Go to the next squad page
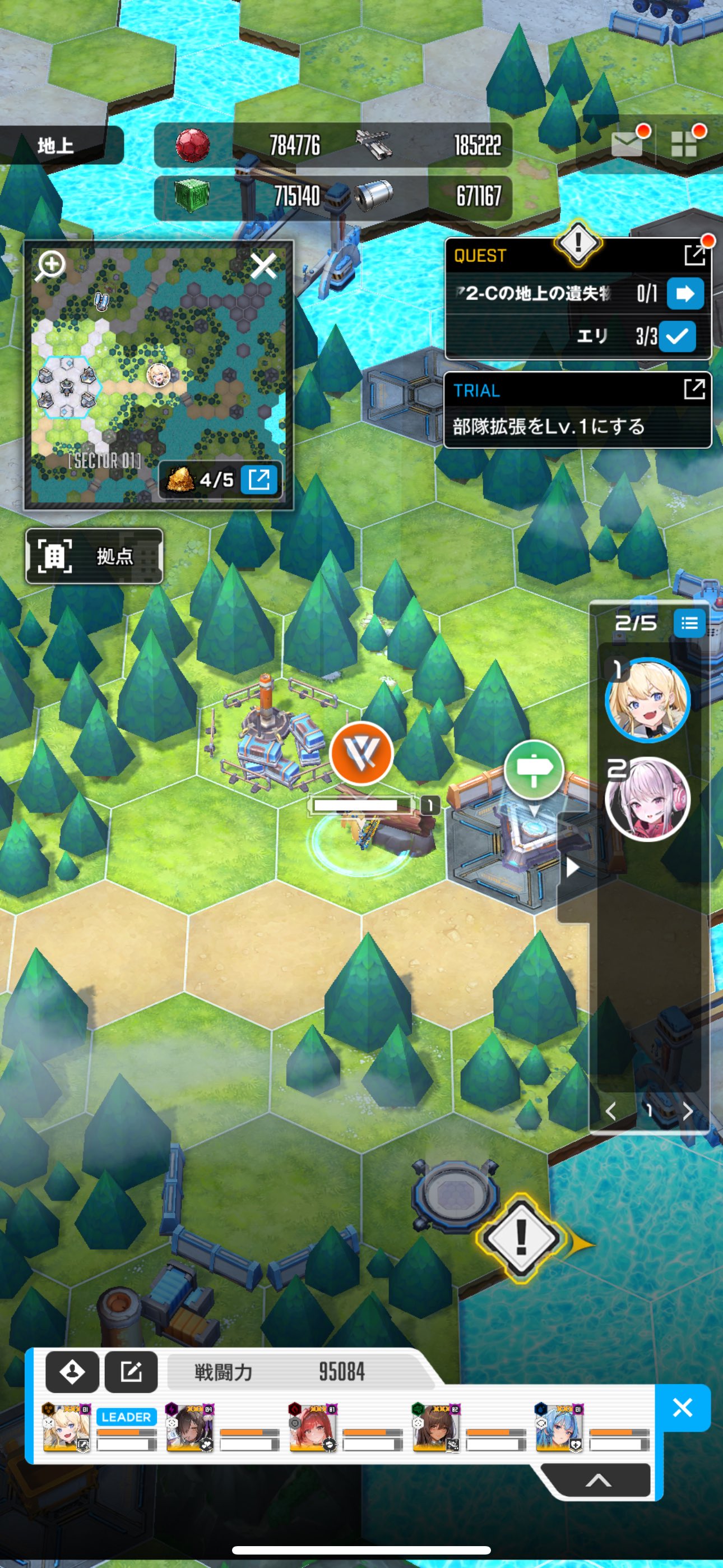Image resolution: width=723 pixels, height=1568 pixels. pyautogui.click(x=688, y=1111)
